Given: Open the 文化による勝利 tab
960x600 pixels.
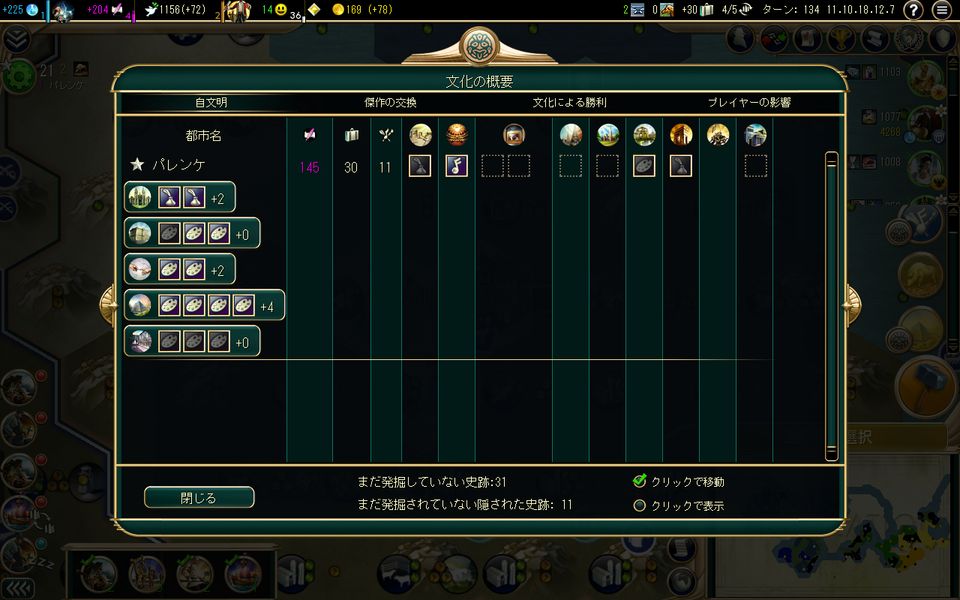Looking at the screenshot, I should tap(569, 102).
